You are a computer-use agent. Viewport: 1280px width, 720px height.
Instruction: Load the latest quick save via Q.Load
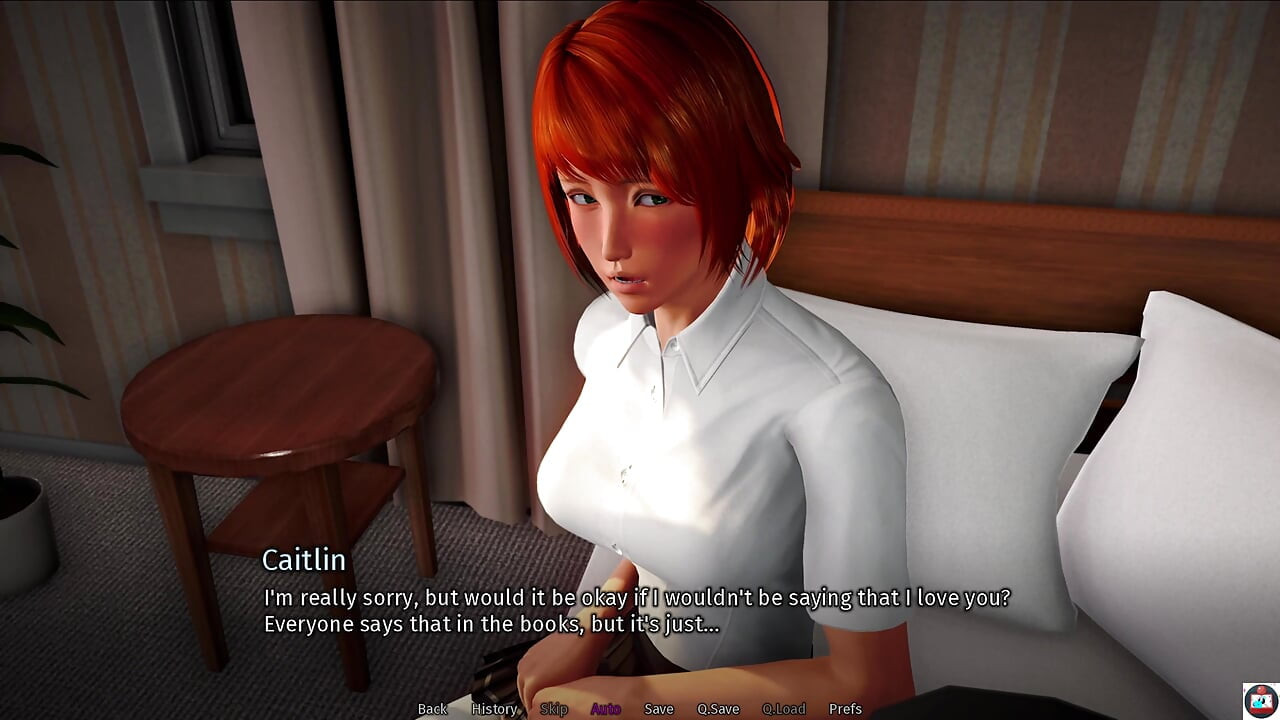coord(784,708)
